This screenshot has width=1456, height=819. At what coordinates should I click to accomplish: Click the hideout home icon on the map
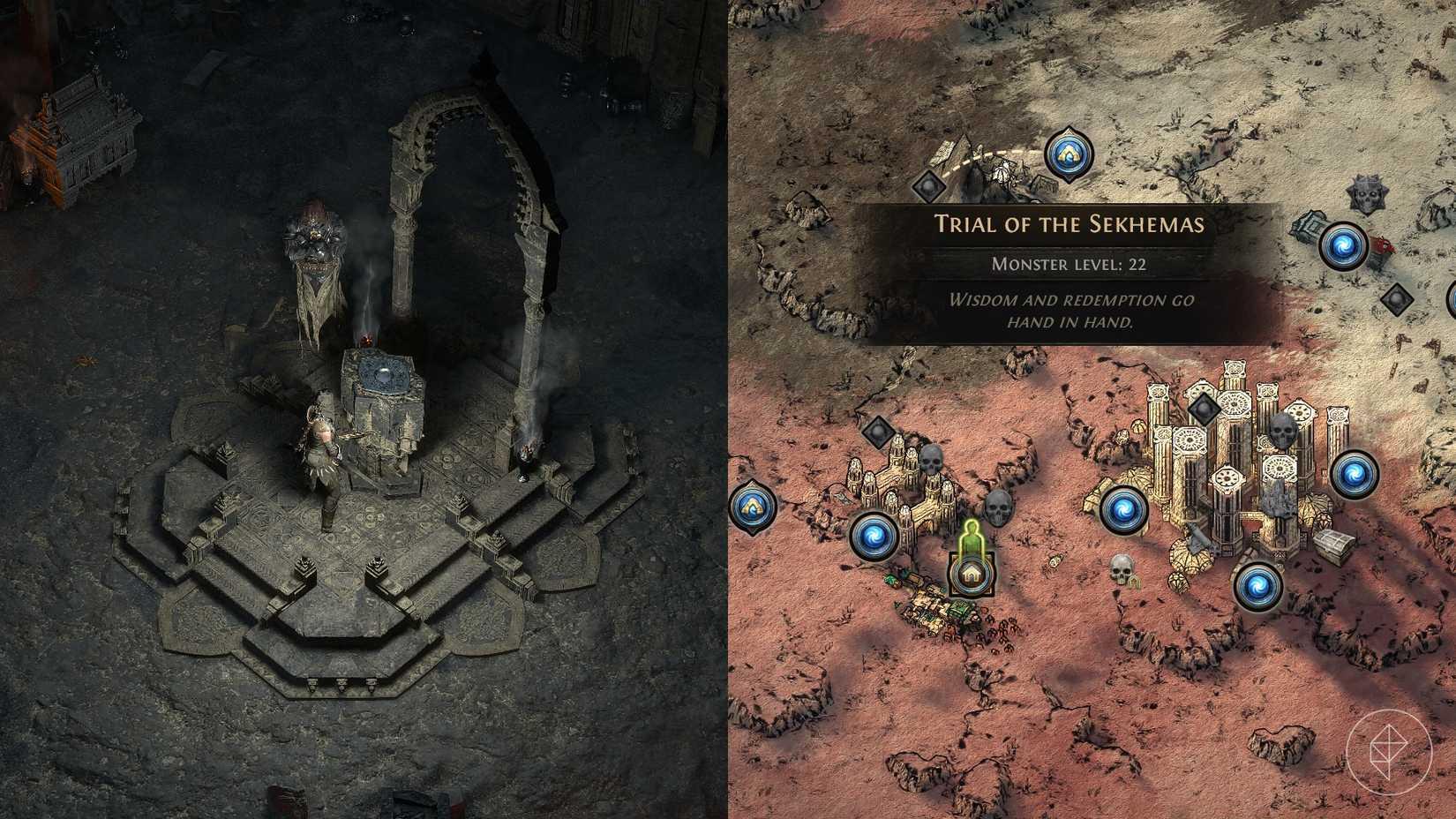(972, 574)
